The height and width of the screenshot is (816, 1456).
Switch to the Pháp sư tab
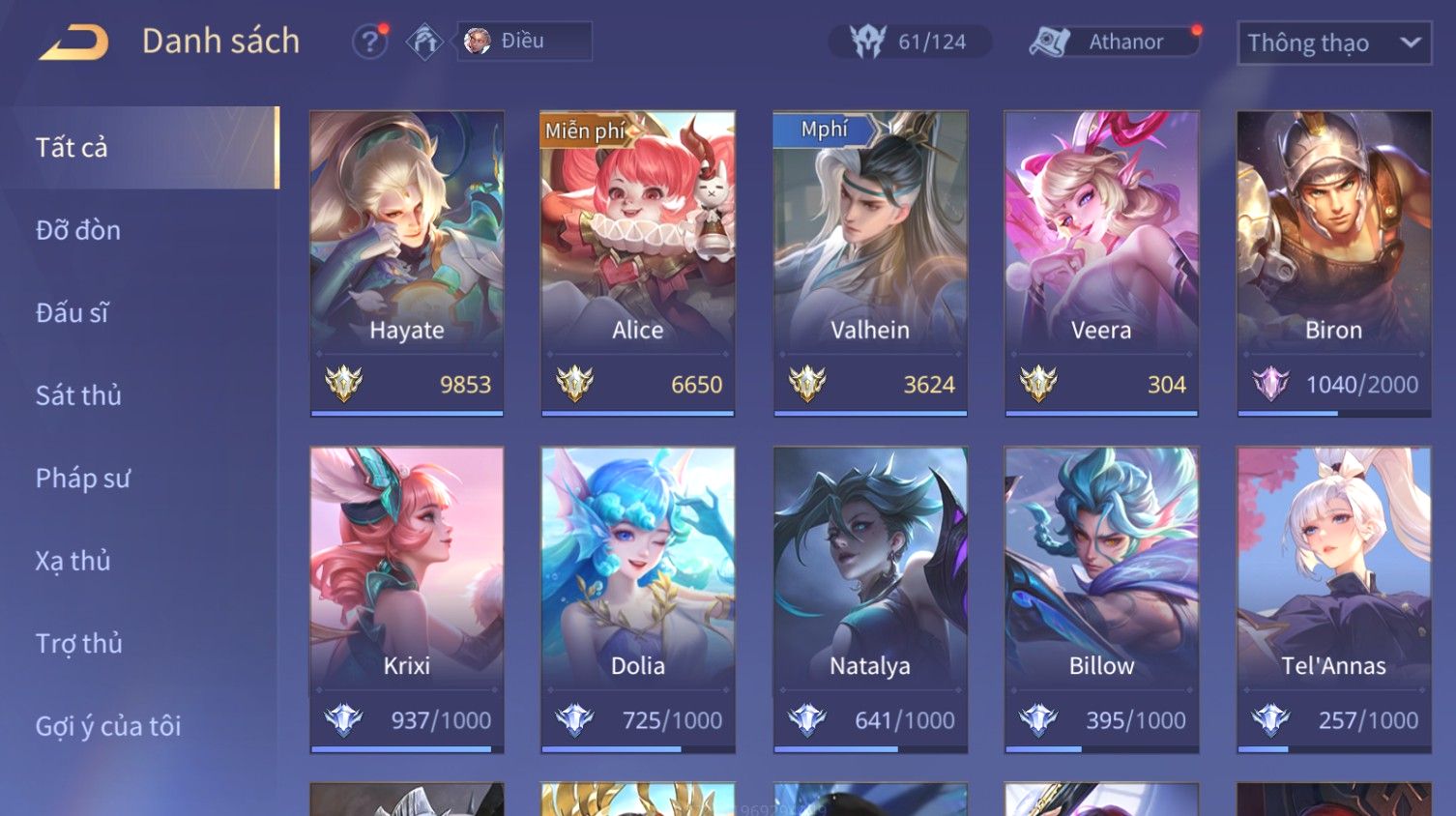[x=83, y=478]
